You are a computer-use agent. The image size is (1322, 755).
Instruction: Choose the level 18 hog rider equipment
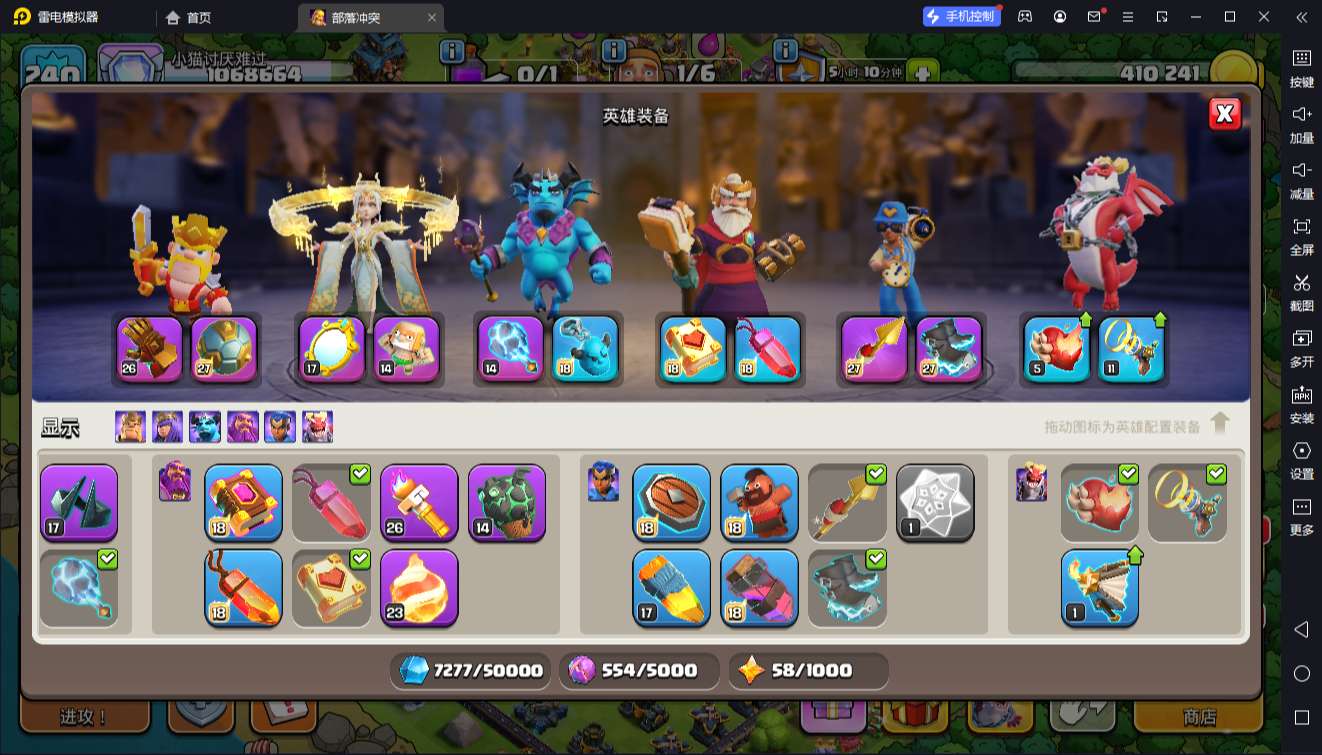click(759, 502)
